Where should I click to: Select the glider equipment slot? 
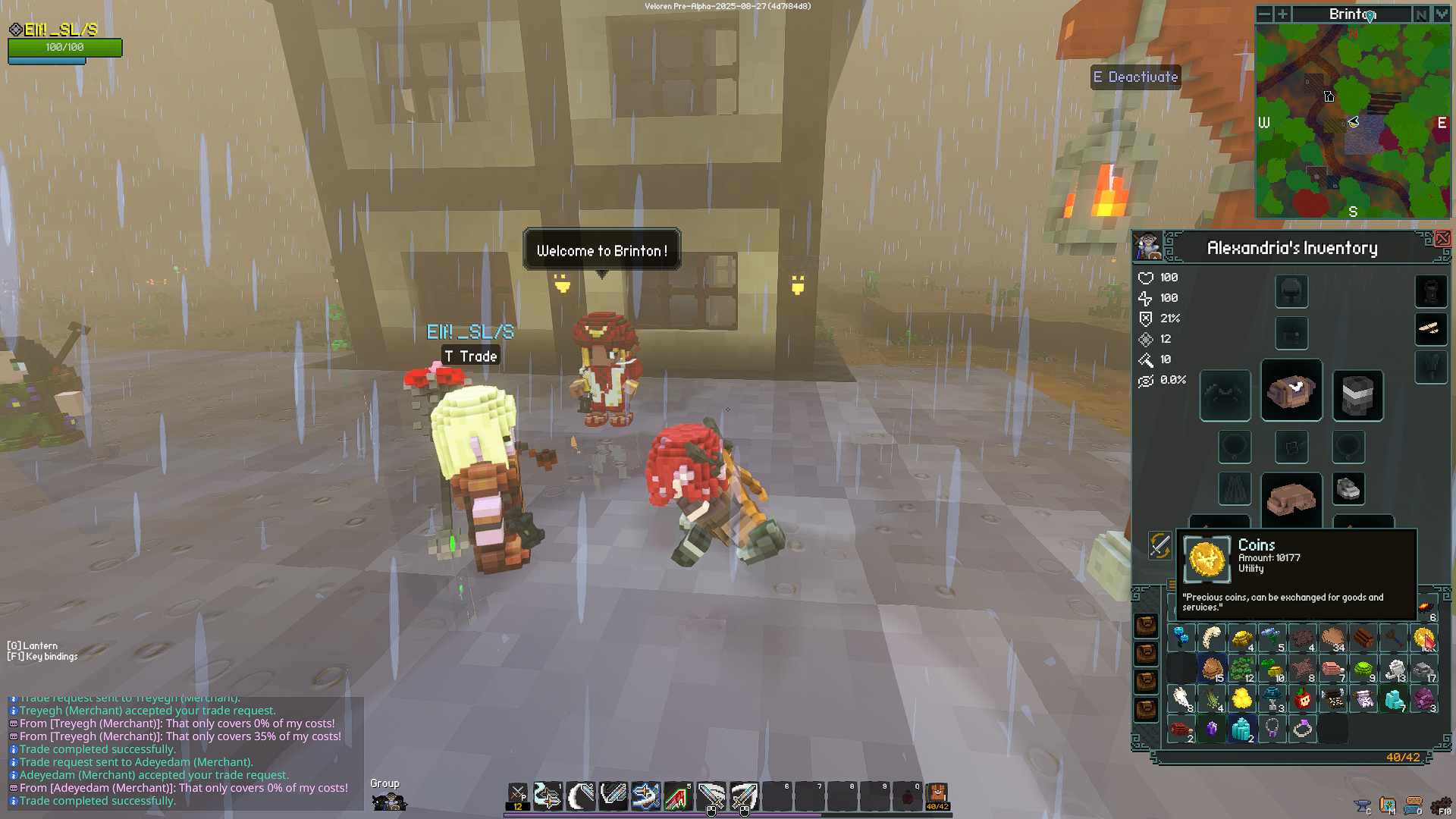click(1431, 328)
